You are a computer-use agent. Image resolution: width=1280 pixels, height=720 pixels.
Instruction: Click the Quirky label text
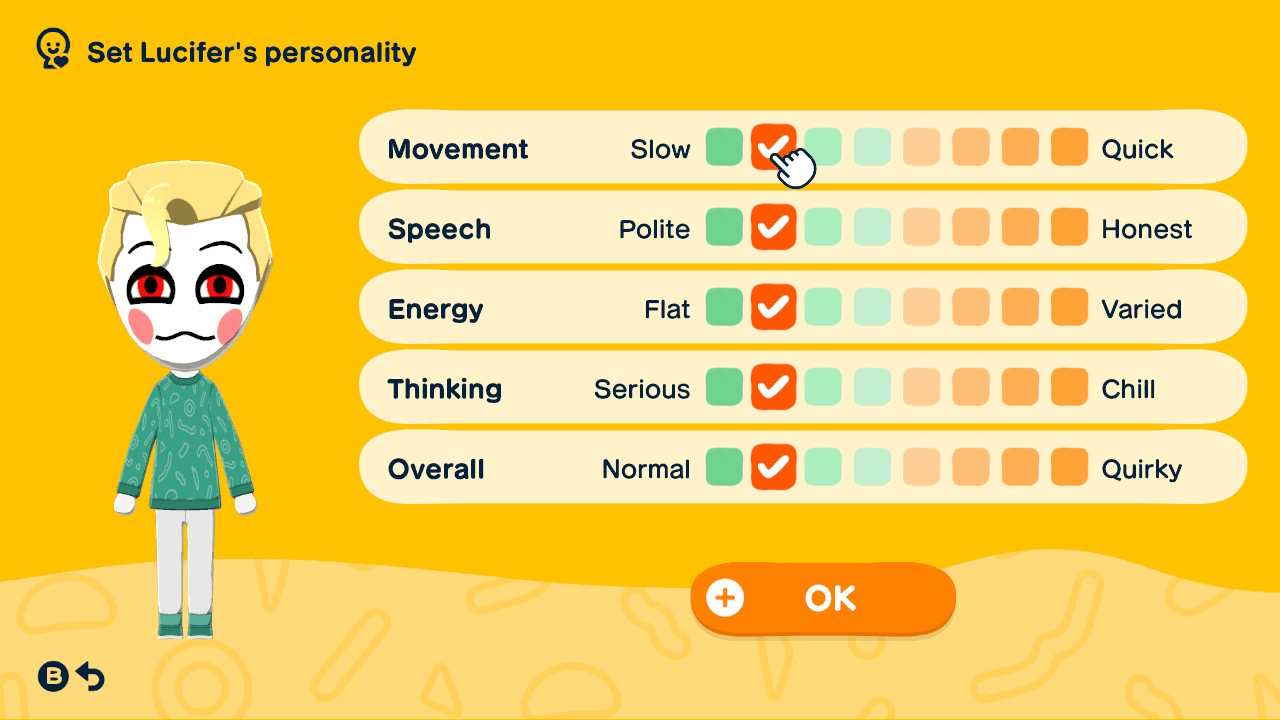1142,467
